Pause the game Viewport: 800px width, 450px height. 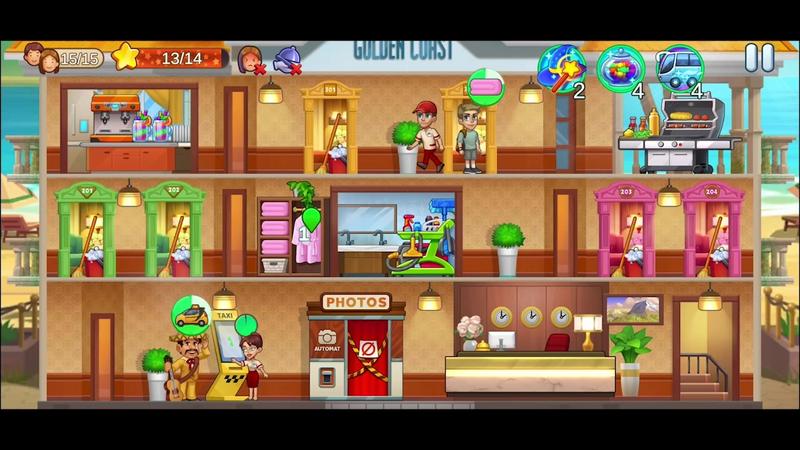pyautogui.click(x=759, y=58)
